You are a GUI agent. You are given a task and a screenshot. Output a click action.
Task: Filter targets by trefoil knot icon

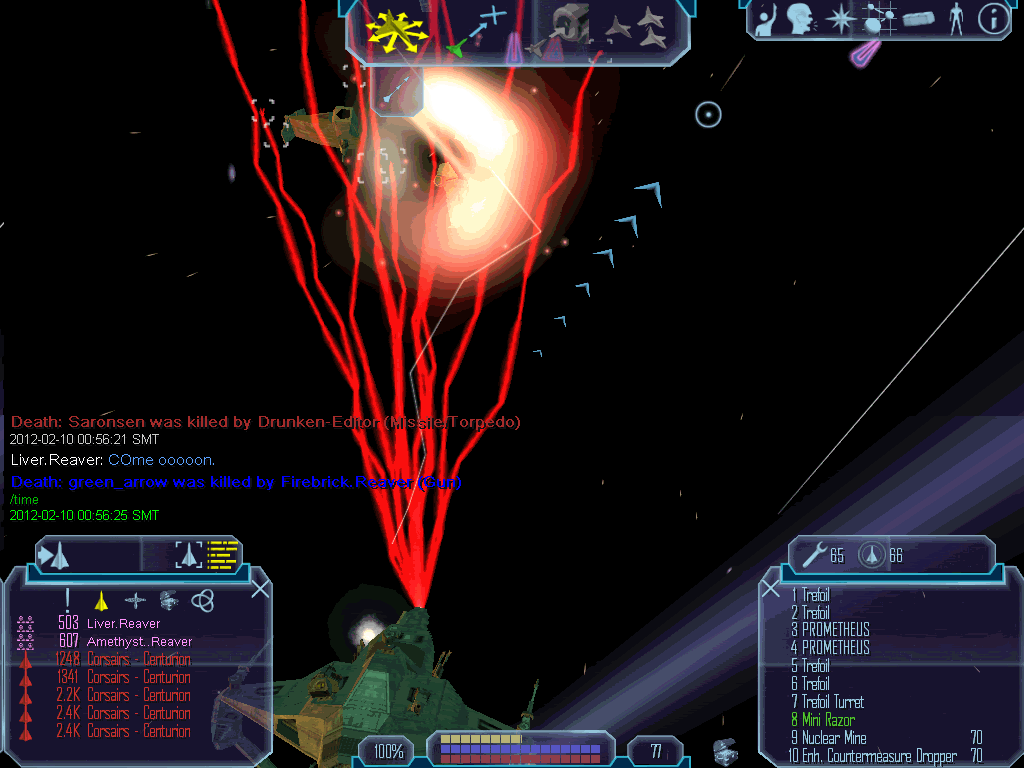[x=202, y=600]
